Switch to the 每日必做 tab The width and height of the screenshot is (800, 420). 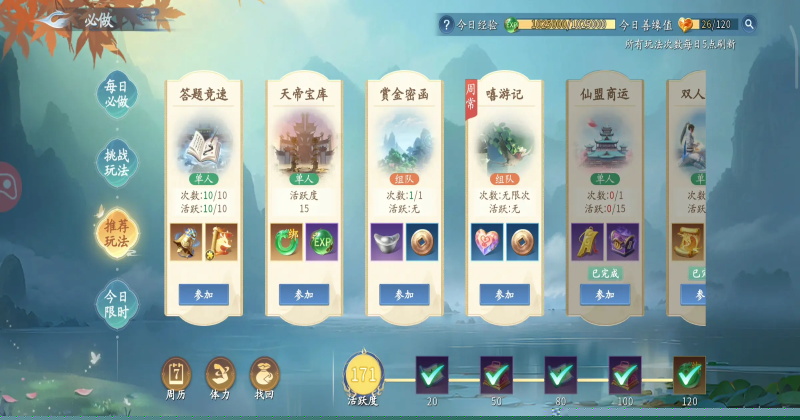(117, 94)
